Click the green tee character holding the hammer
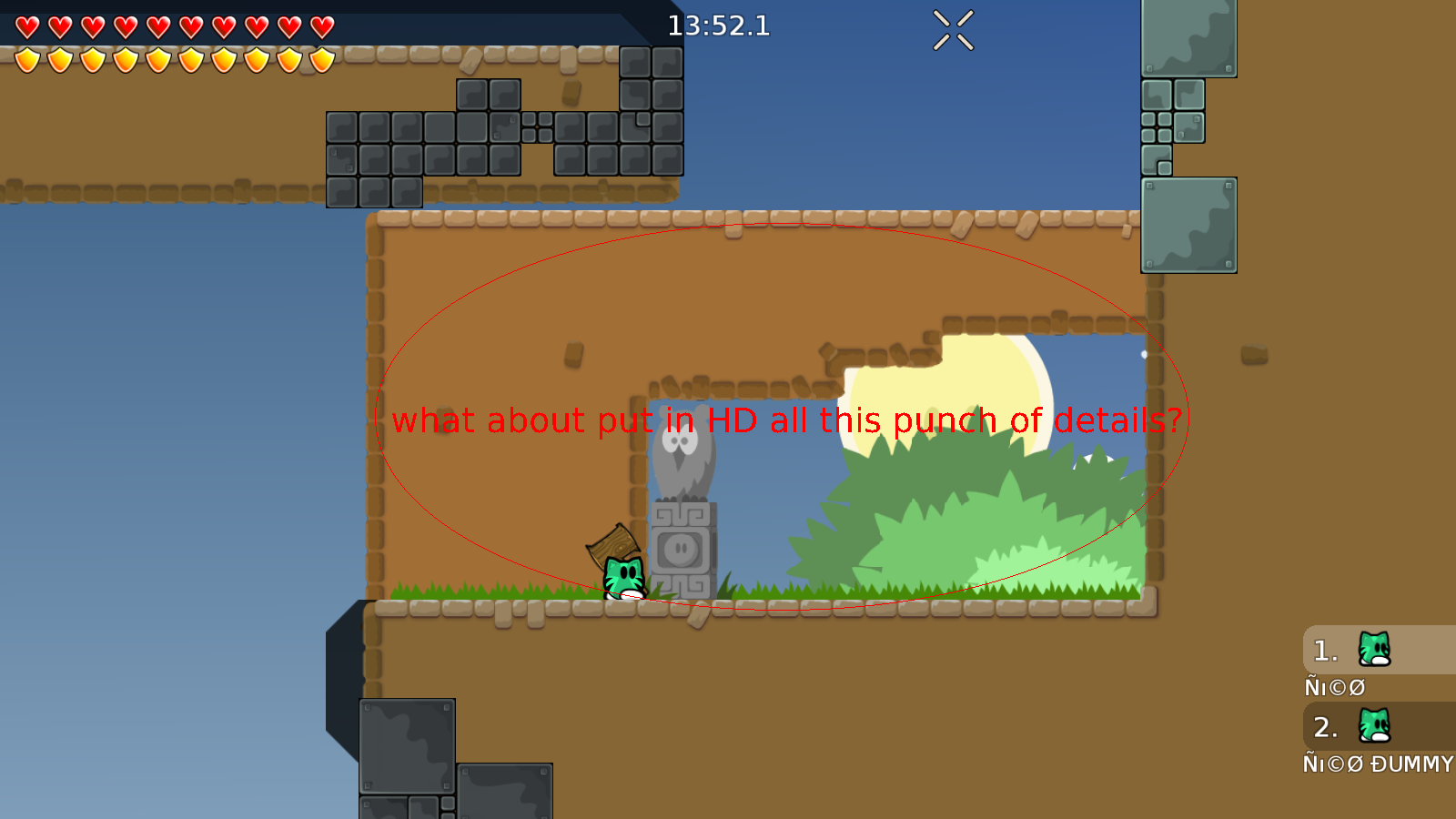Screen dimensions: 1456x819 [x=624, y=576]
